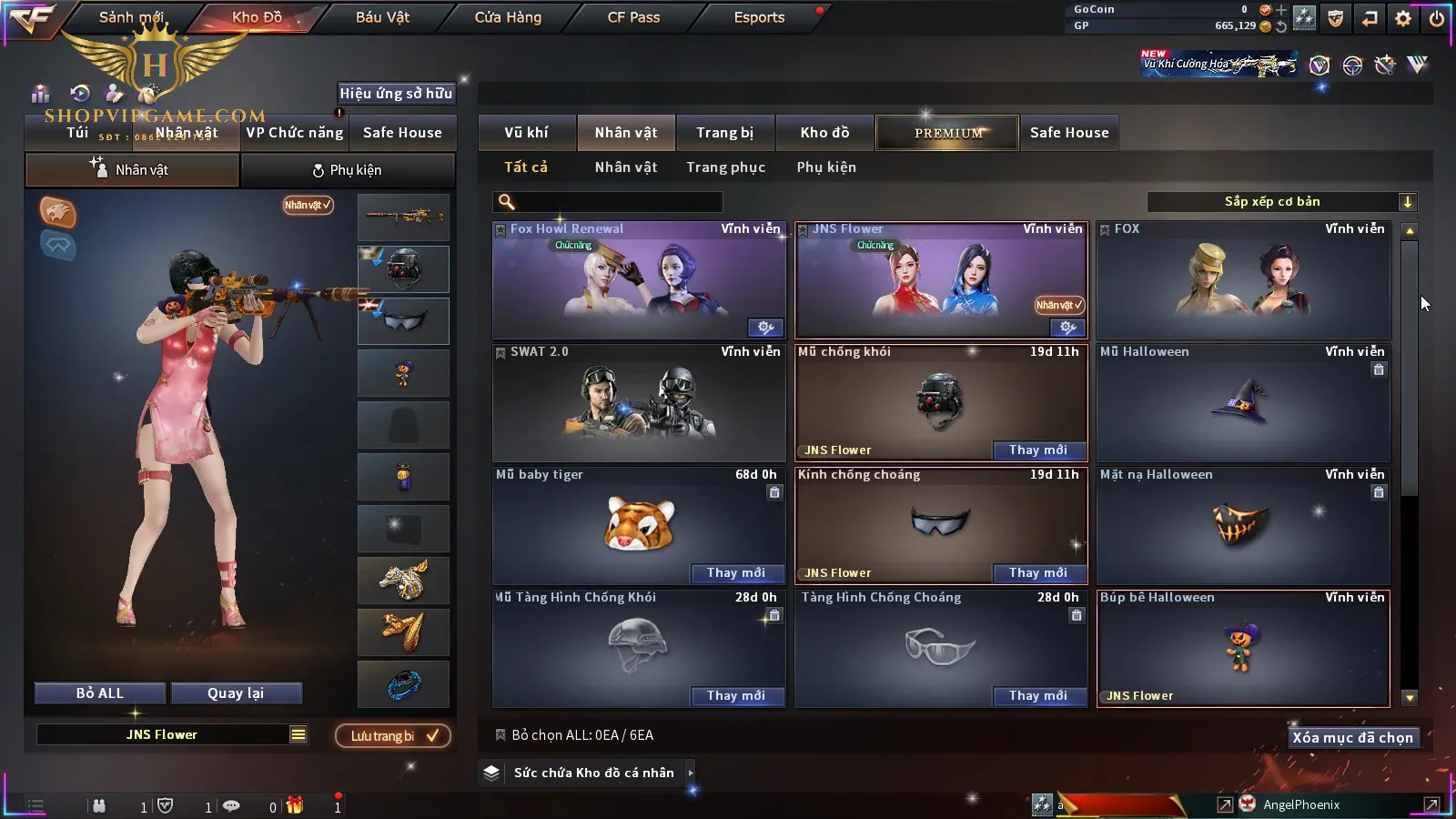
Task: Click the Bỏ ALL button
Action: coord(100,693)
